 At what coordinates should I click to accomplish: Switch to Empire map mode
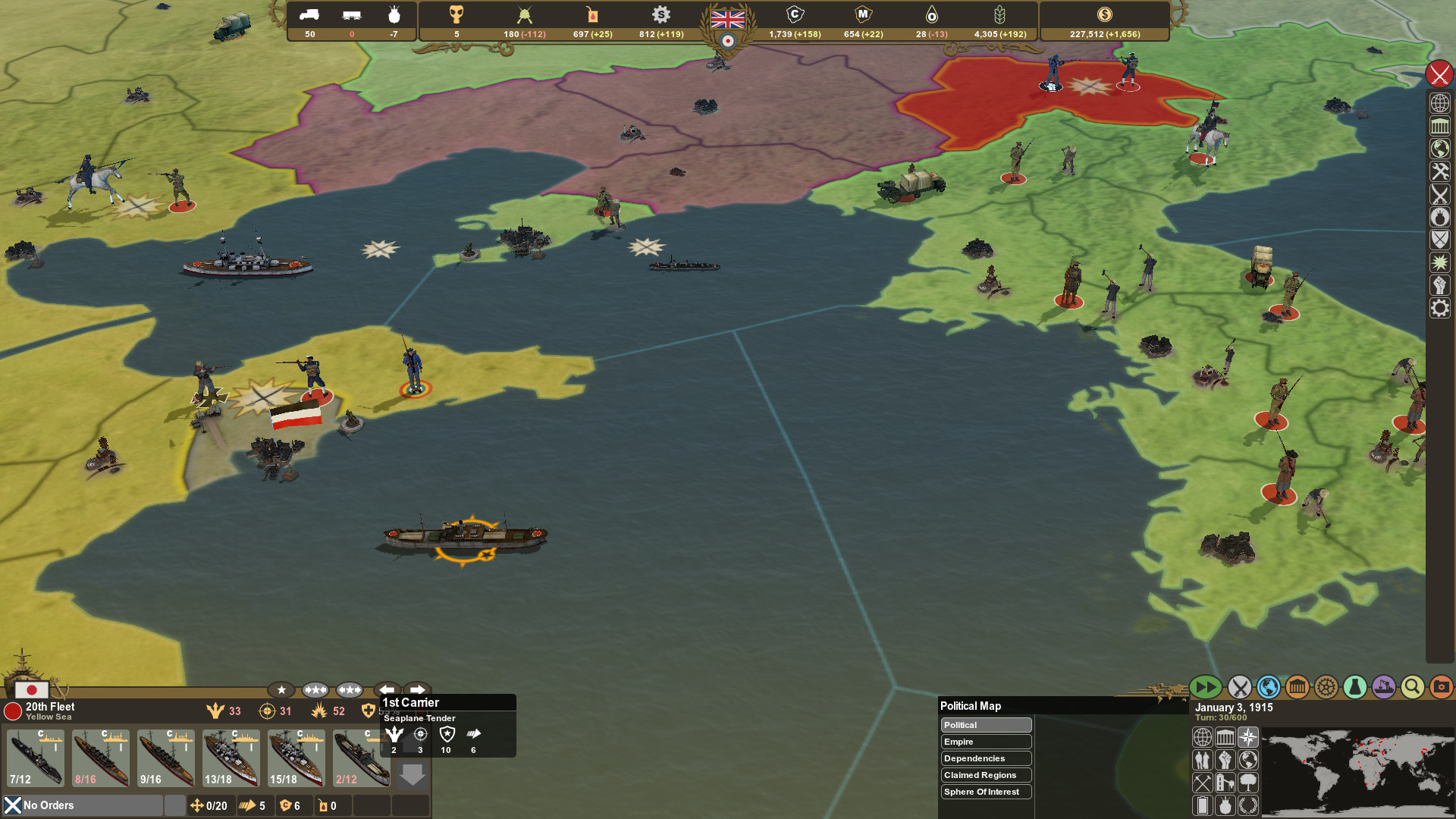tap(986, 742)
